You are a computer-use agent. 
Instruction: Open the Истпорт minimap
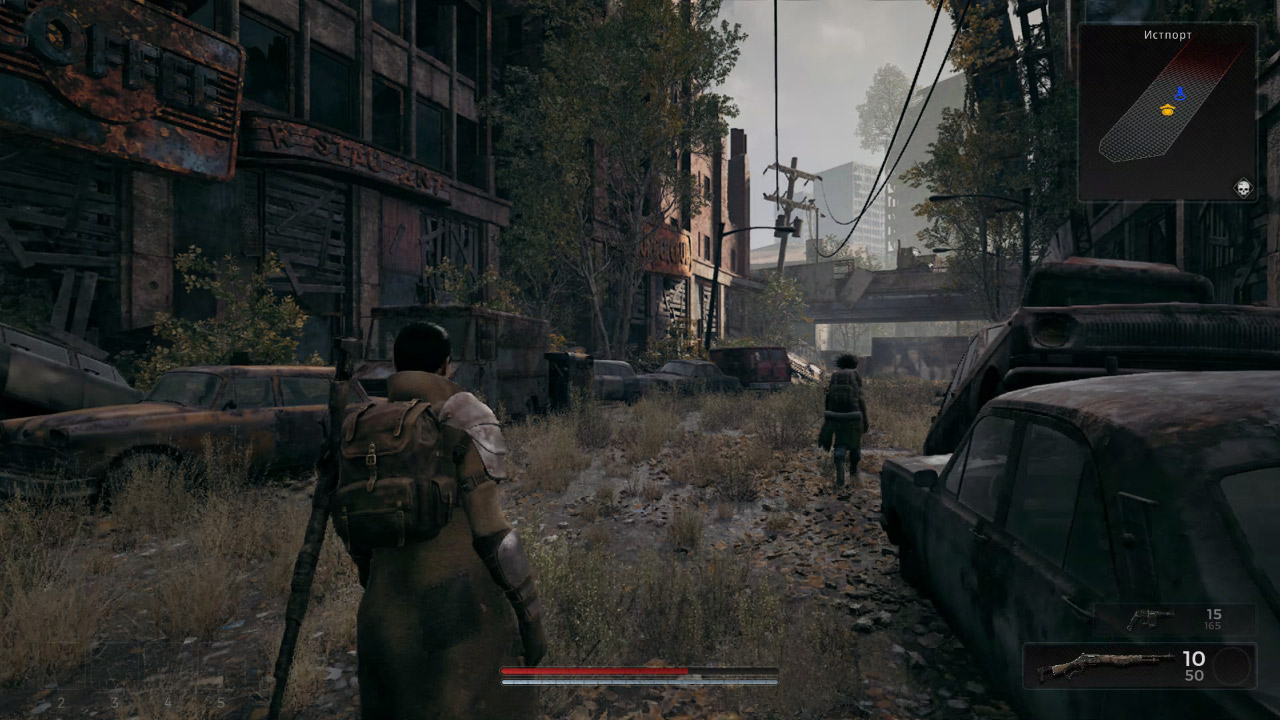(1167, 112)
